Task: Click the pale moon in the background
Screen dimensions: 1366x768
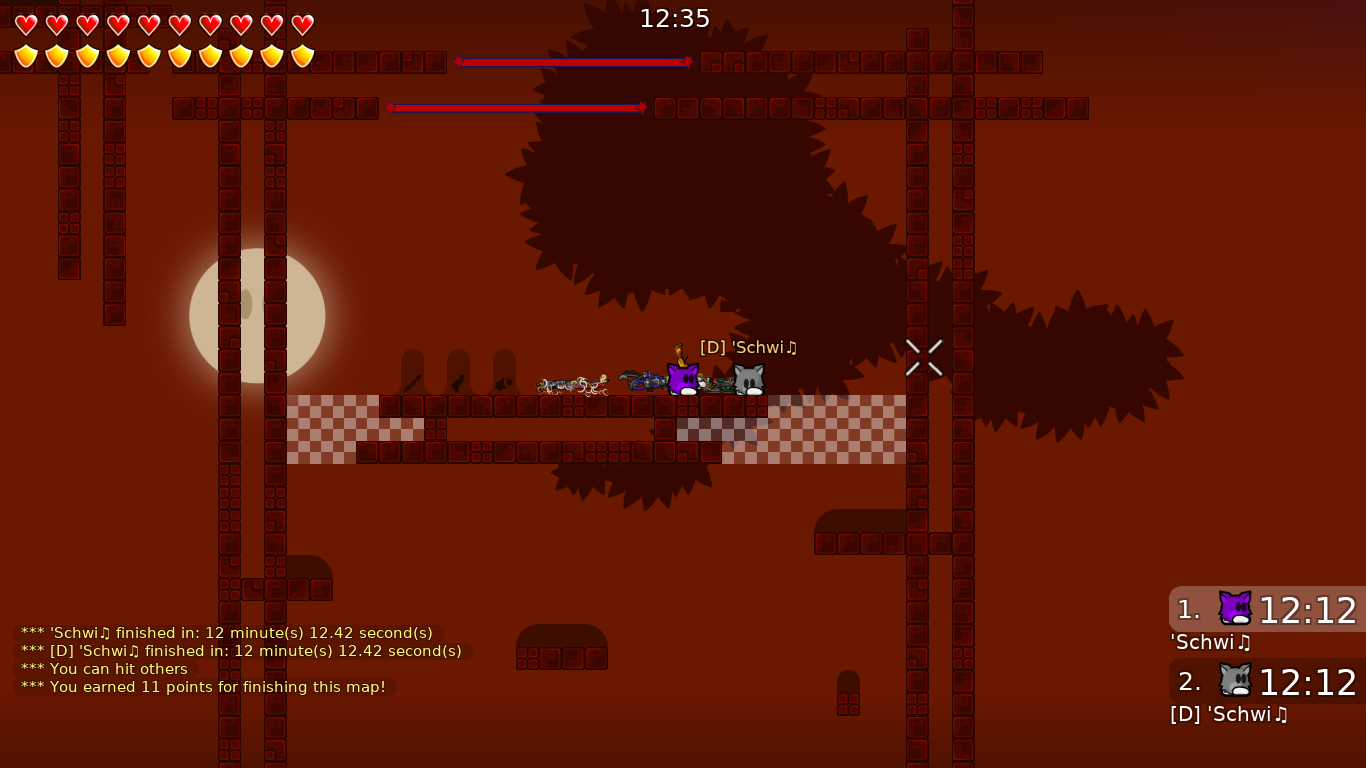Action: click(x=257, y=316)
